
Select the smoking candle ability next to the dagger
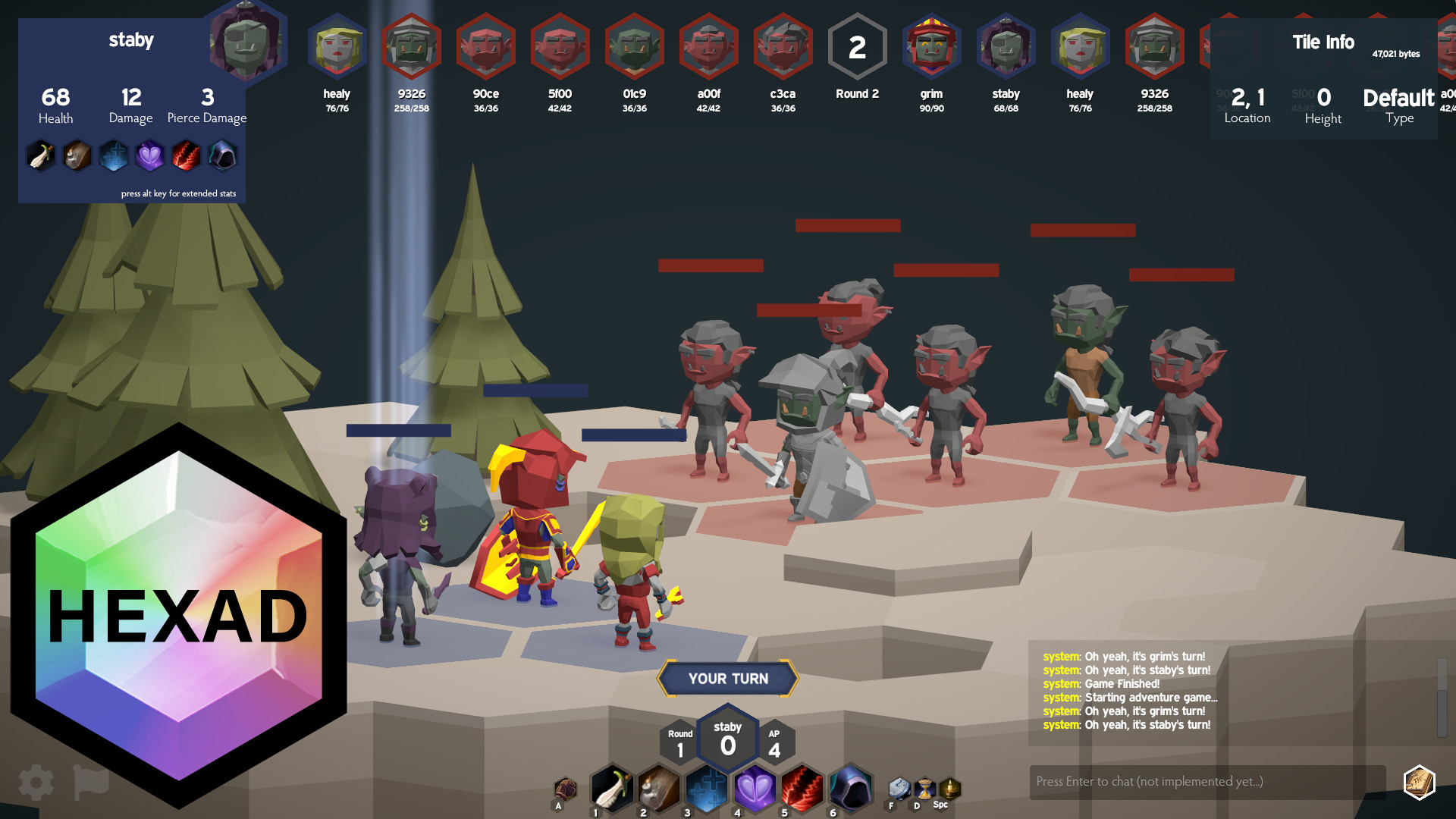coord(659,789)
